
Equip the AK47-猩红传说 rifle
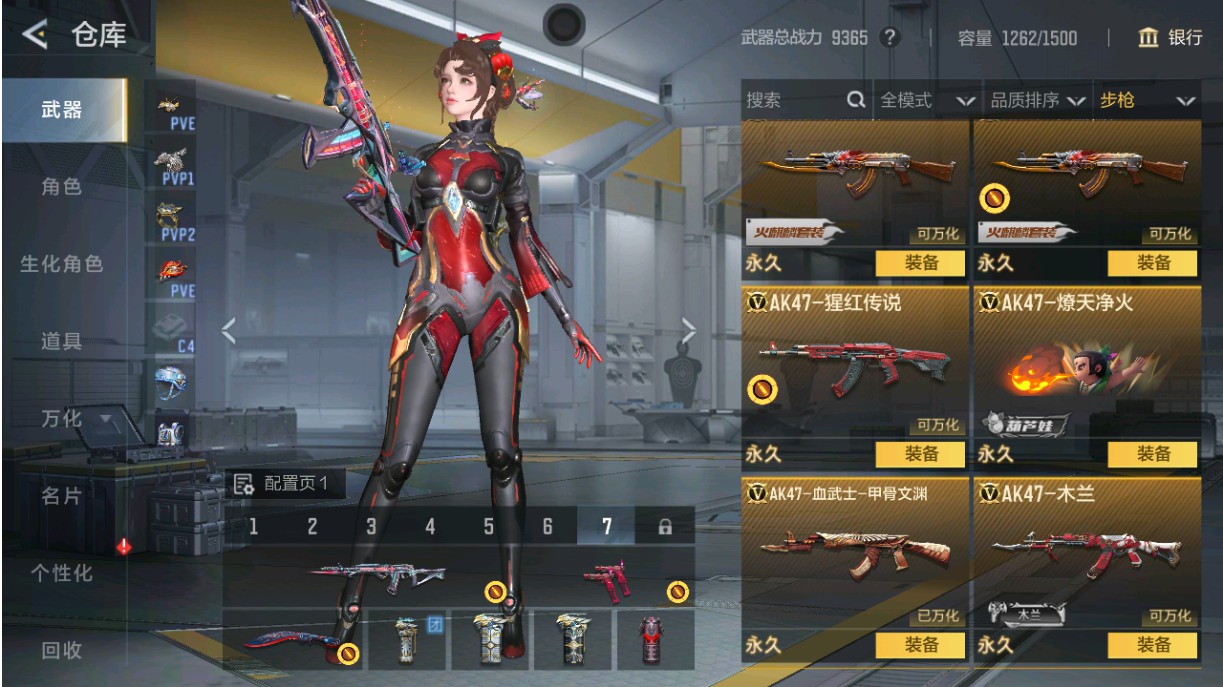point(921,454)
